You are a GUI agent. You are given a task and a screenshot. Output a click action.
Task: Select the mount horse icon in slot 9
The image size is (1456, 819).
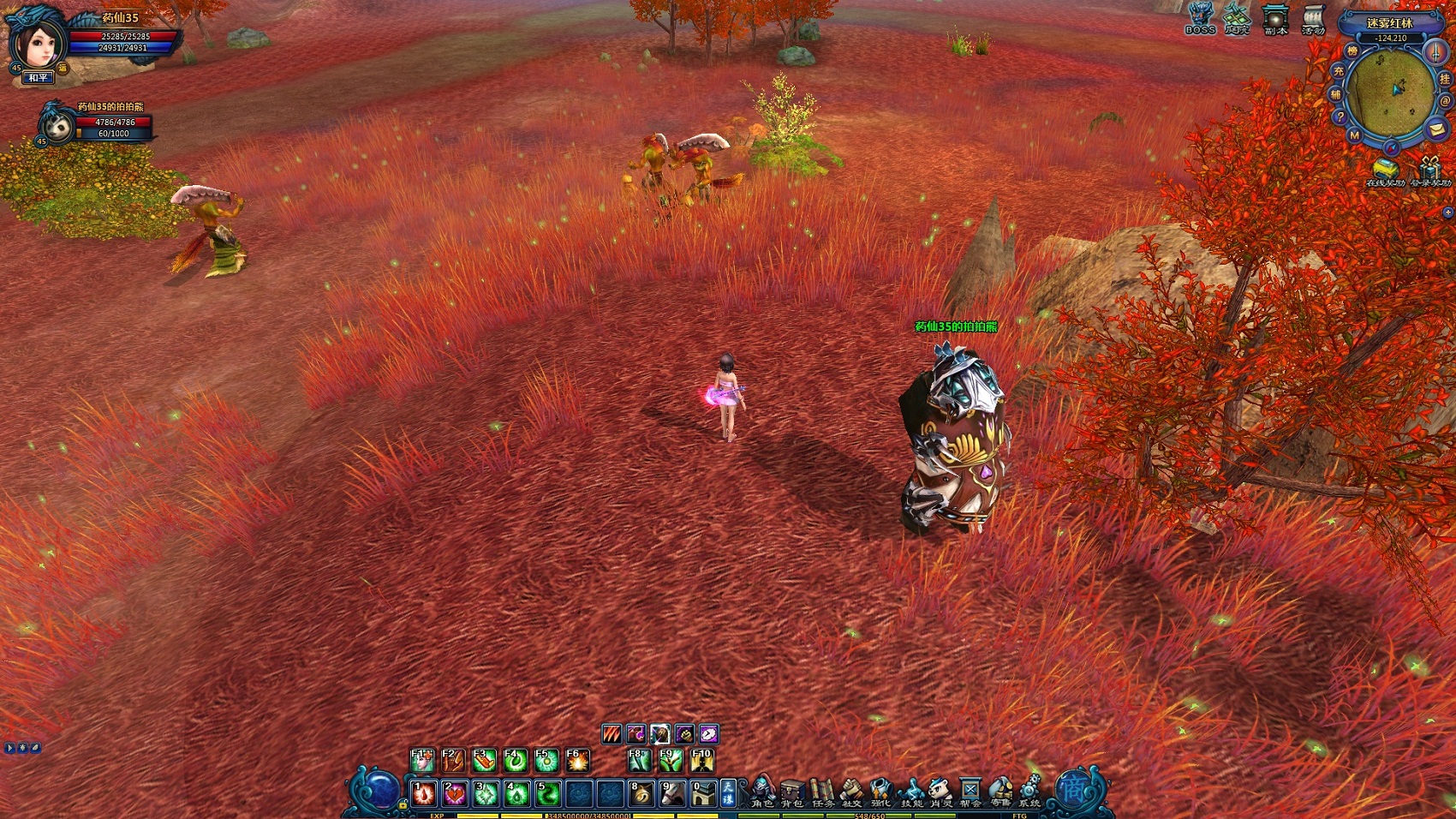[672, 794]
